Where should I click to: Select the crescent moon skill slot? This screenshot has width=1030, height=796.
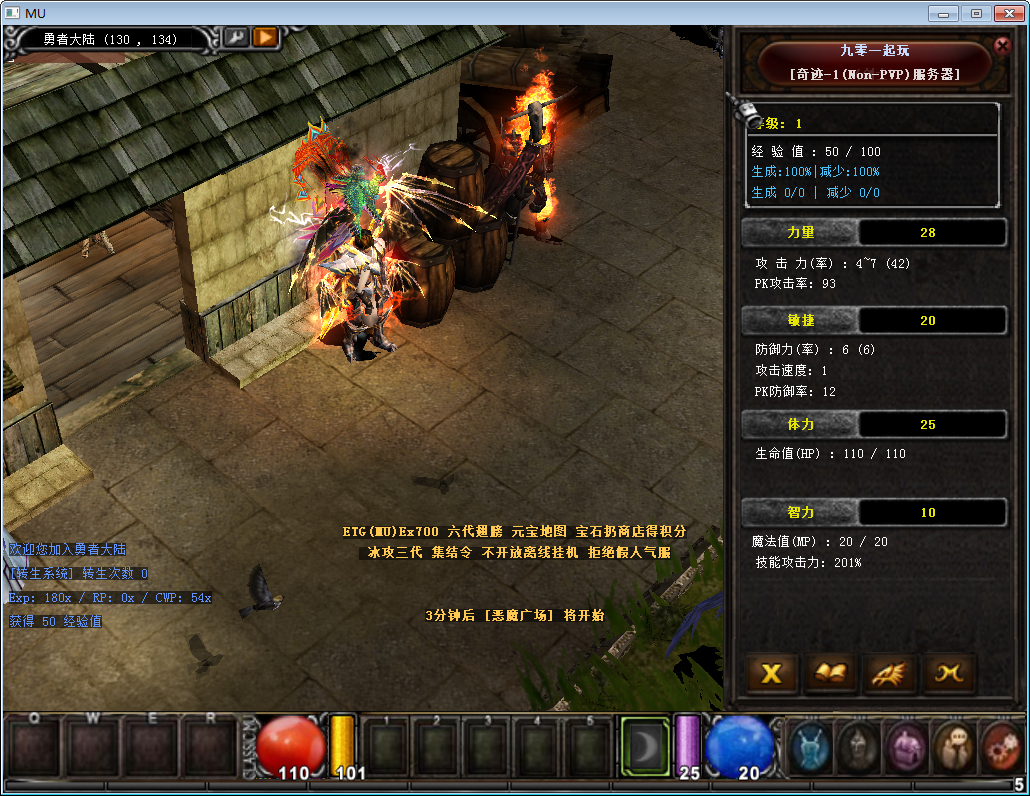coord(643,746)
